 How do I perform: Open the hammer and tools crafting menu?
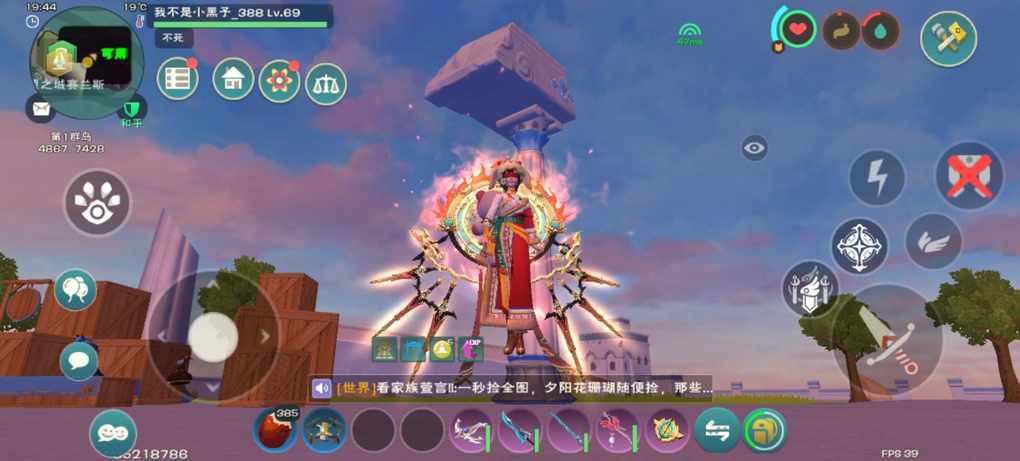point(948,38)
